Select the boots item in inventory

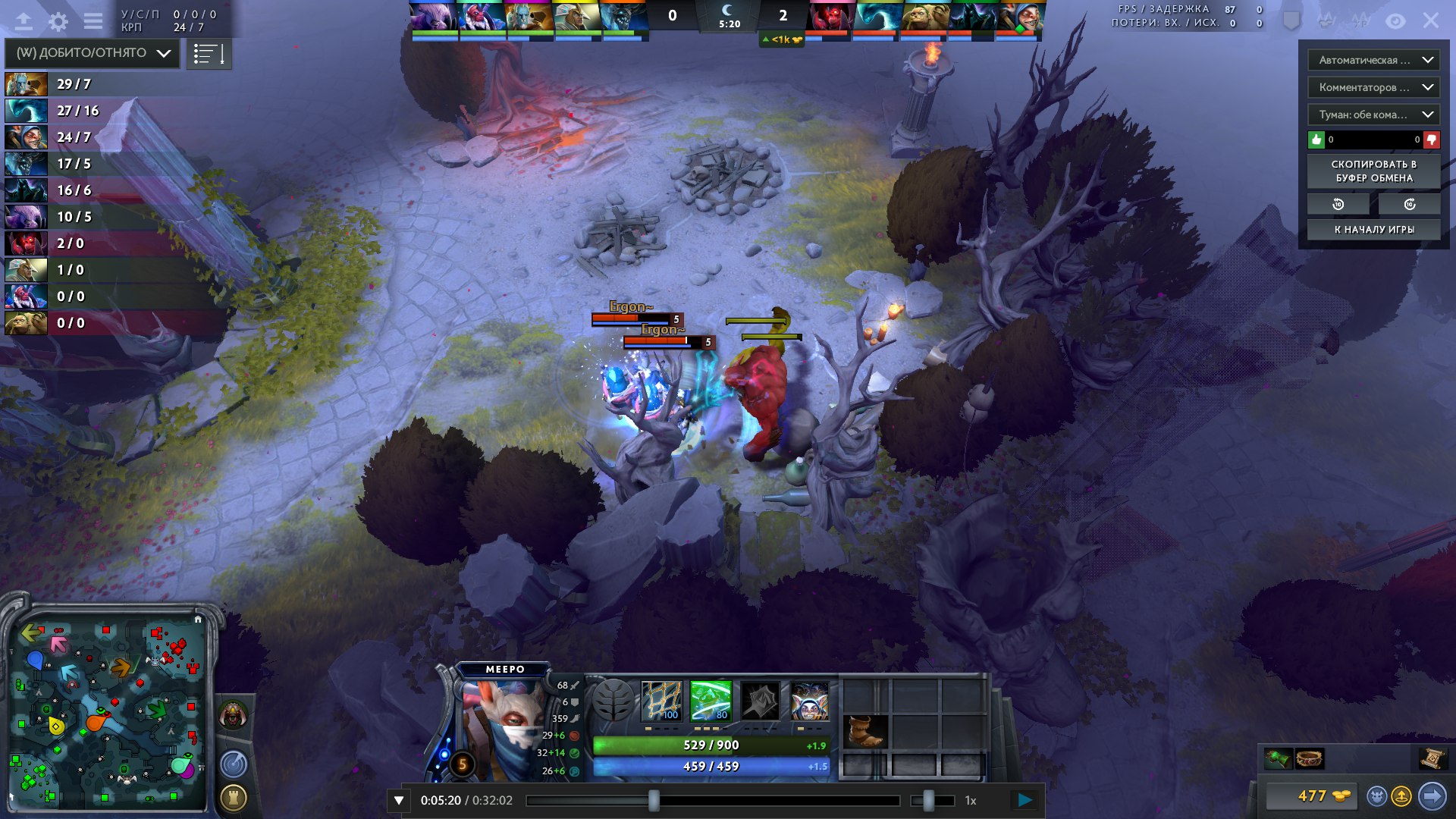(x=865, y=731)
